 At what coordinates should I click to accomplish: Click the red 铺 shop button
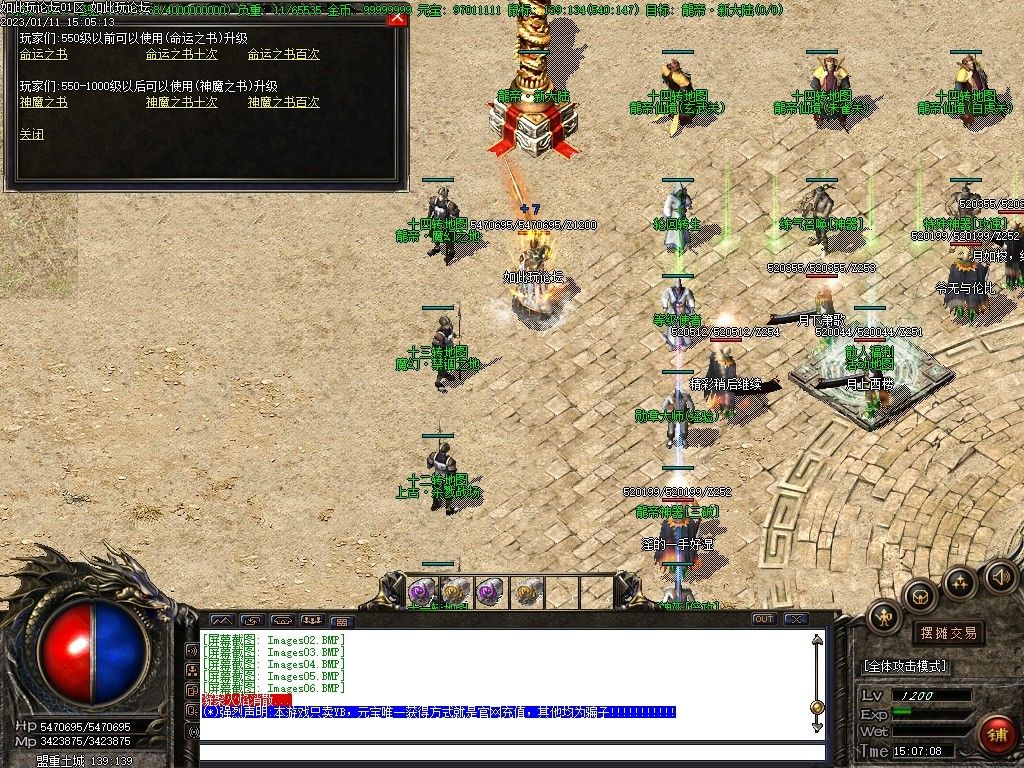996,734
